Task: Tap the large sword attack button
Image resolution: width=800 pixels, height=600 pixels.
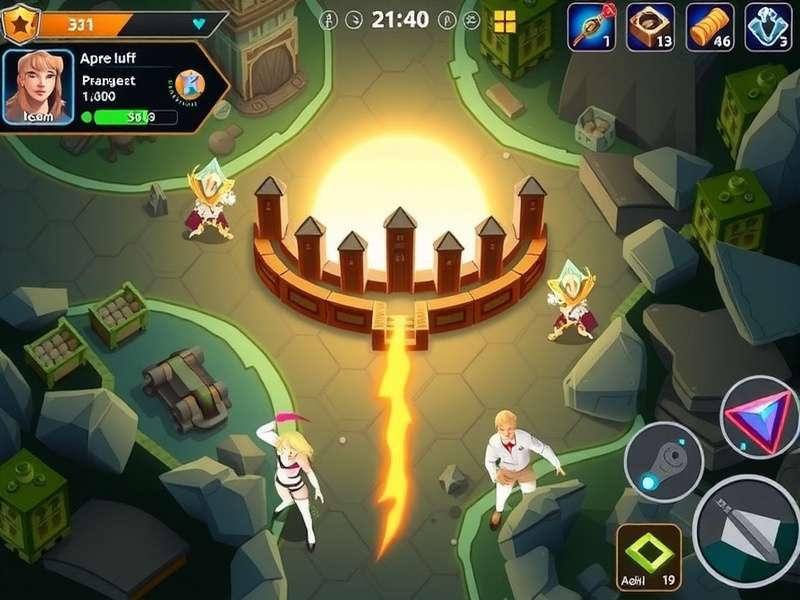Action: point(747,531)
